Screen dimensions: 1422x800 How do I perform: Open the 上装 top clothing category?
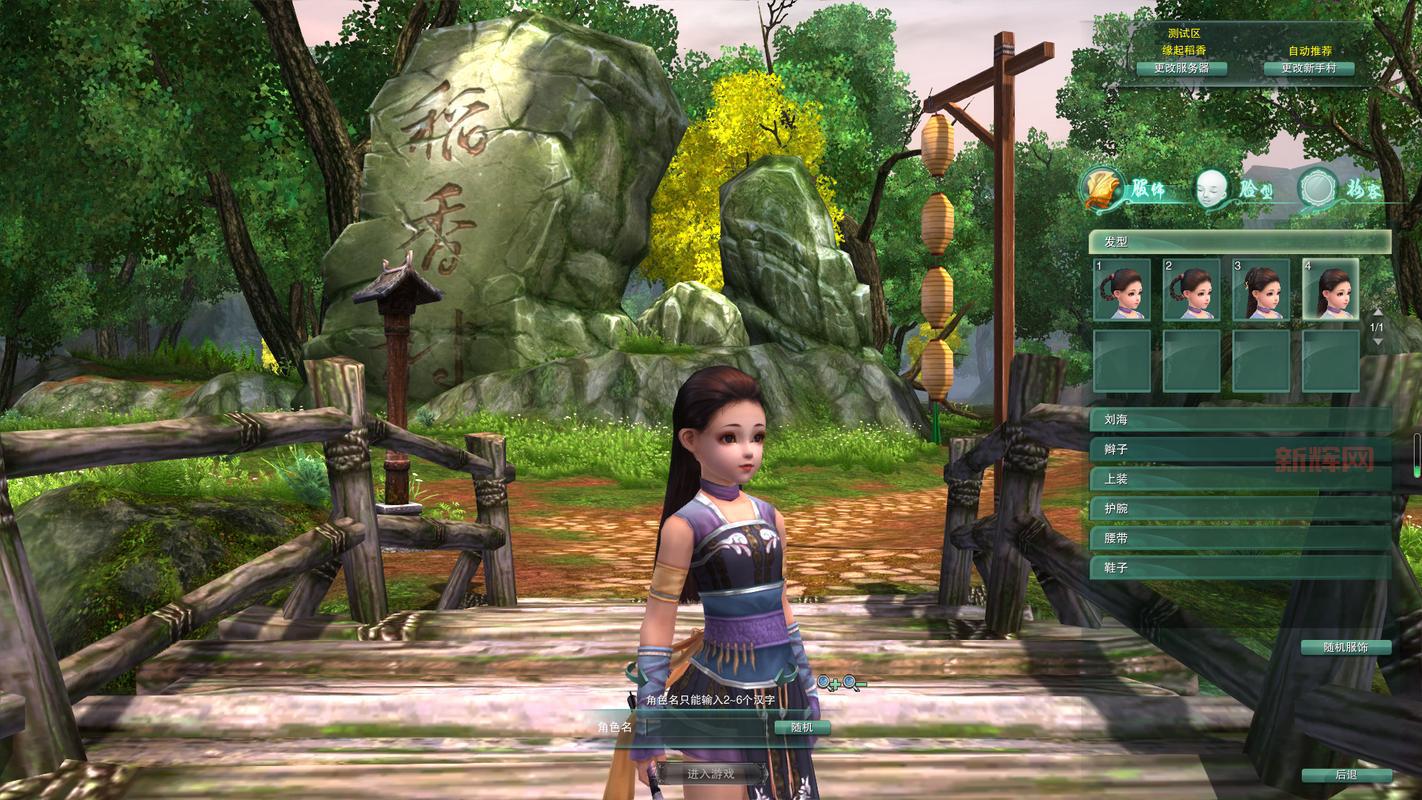(x=1239, y=479)
